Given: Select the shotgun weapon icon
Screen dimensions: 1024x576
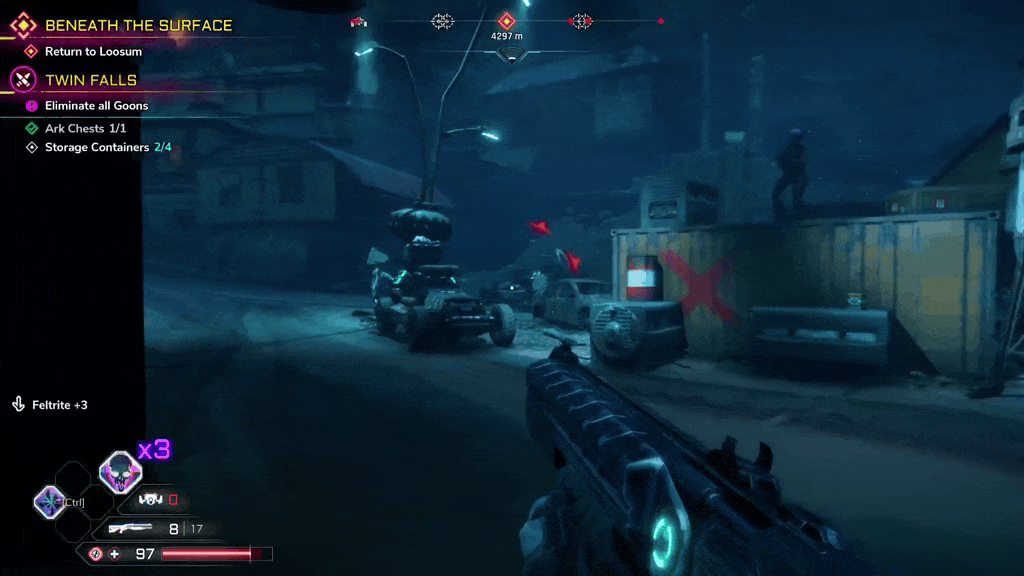Looking at the screenshot, I should pos(130,528).
